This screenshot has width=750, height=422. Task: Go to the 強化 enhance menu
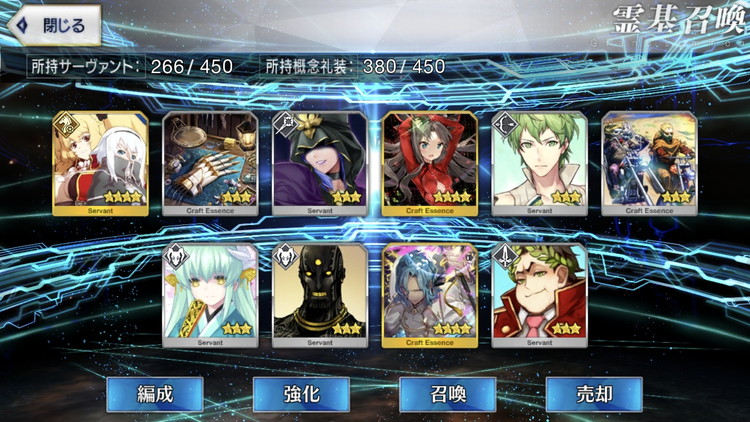point(301,394)
